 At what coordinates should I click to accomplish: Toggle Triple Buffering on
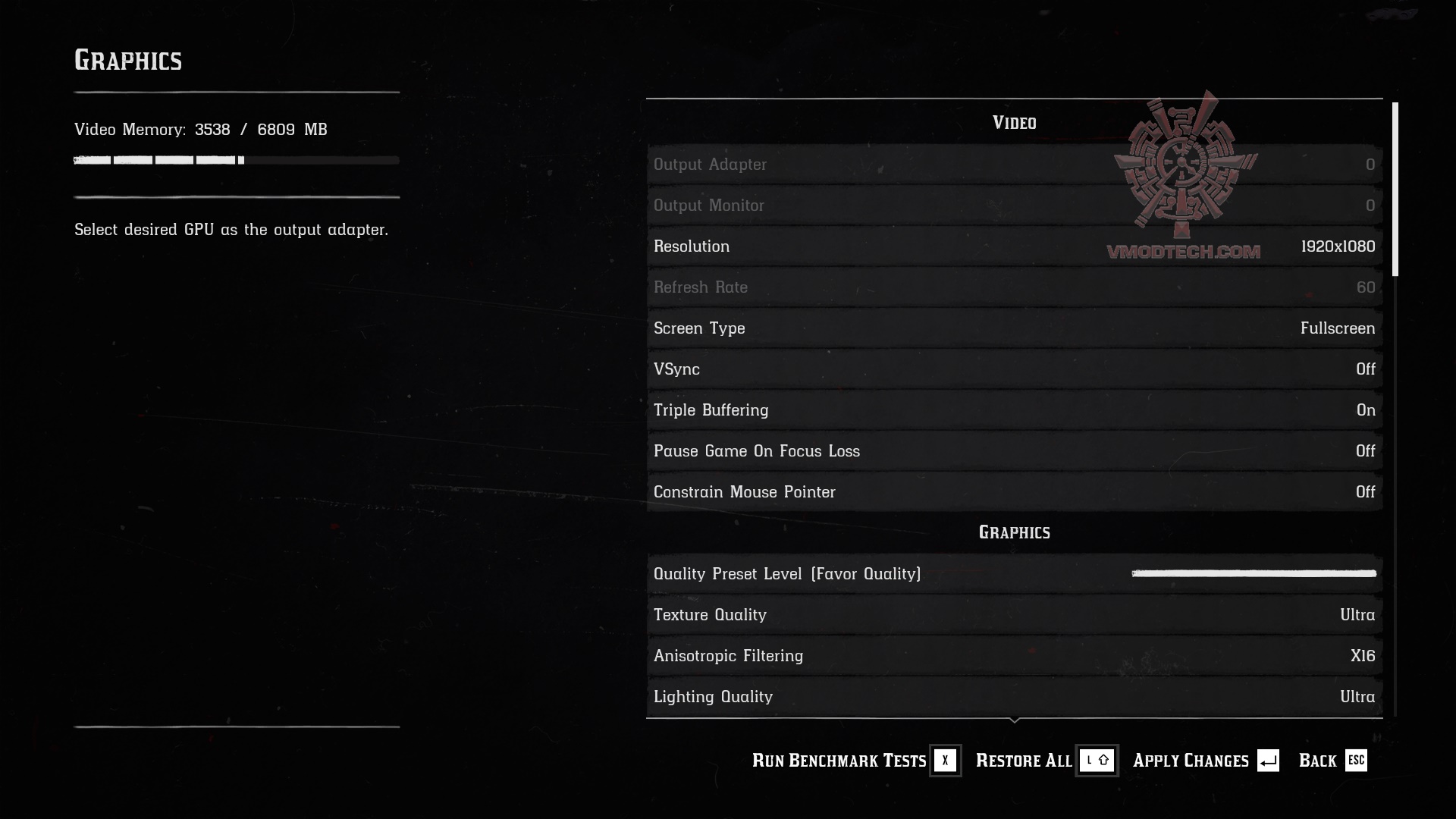click(1015, 410)
